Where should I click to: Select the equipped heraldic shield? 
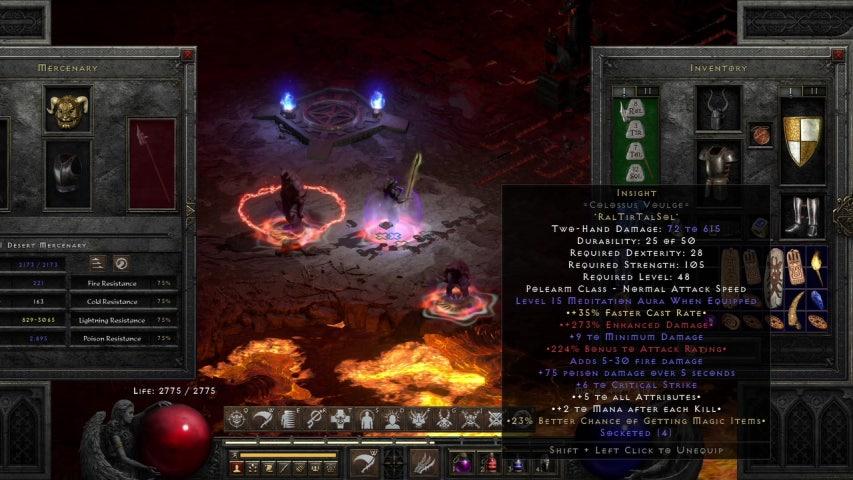click(802, 140)
